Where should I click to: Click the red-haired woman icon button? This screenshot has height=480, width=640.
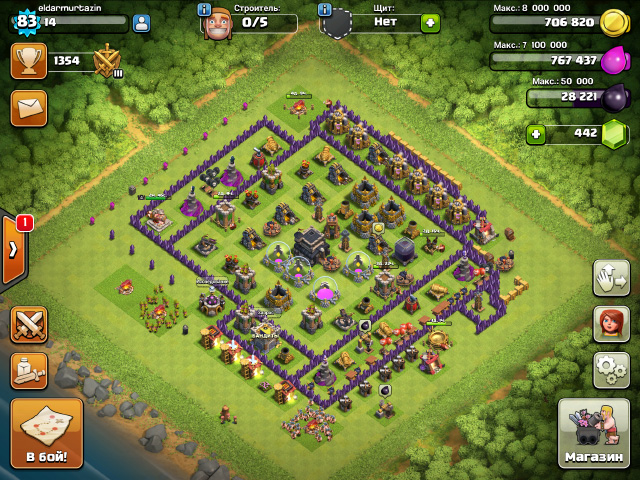(611, 323)
